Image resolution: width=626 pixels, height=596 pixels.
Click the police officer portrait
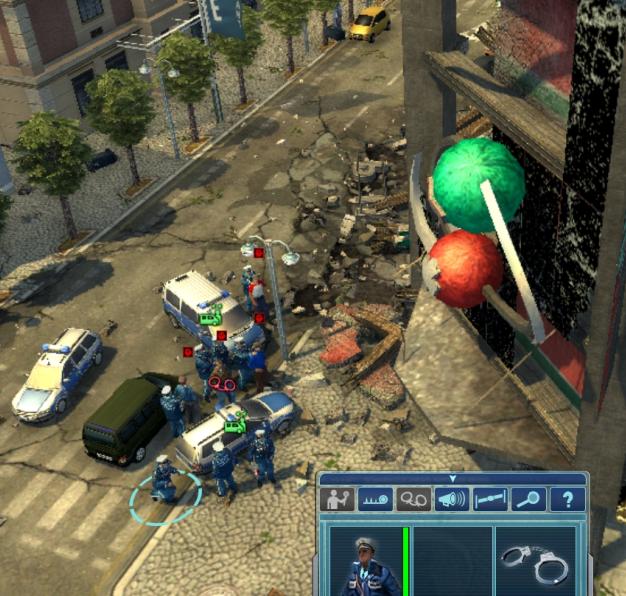tap(363, 562)
